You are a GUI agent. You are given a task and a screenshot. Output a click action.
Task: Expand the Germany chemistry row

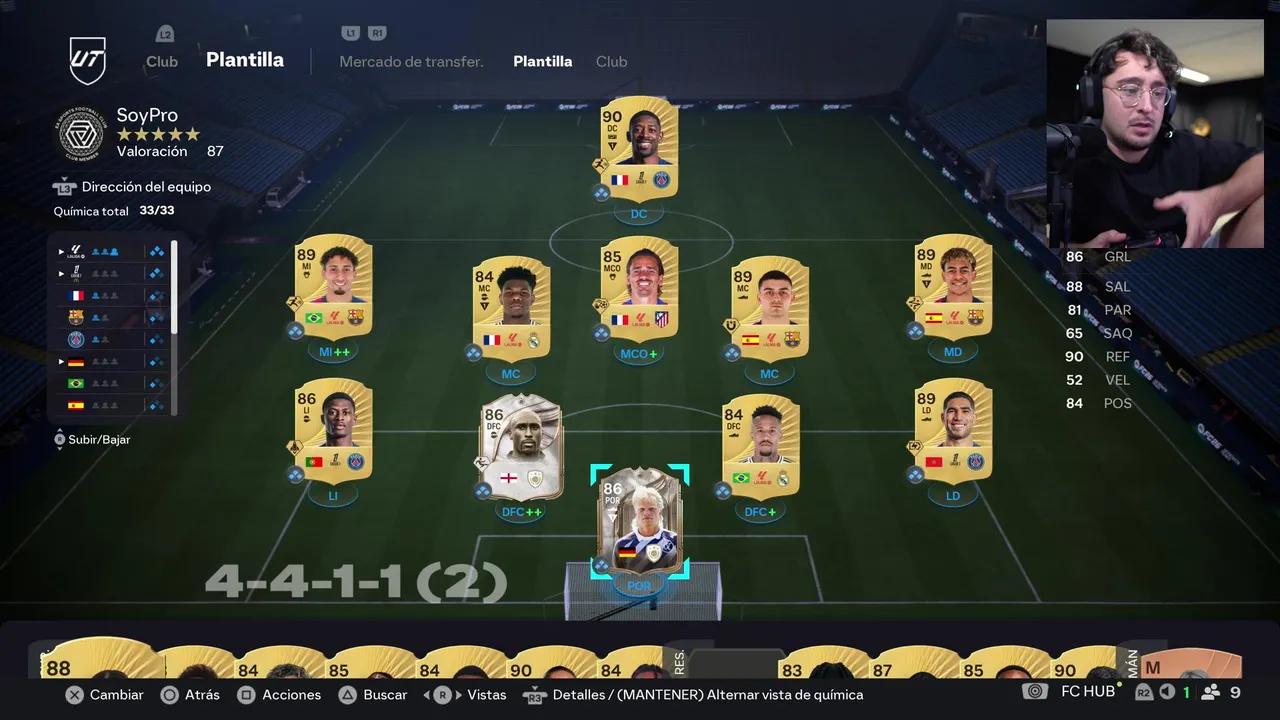coord(61,361)
